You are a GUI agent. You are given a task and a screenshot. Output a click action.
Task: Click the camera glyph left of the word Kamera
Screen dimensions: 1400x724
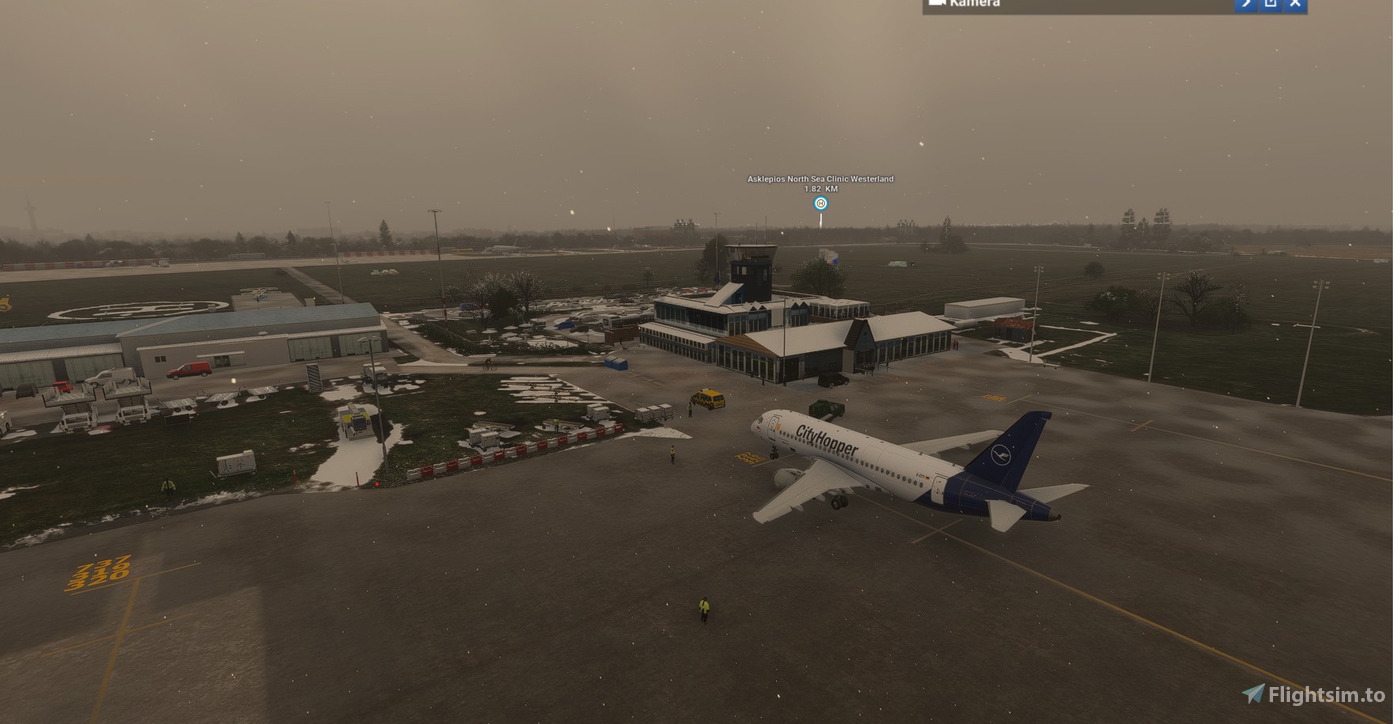[938, 3]
